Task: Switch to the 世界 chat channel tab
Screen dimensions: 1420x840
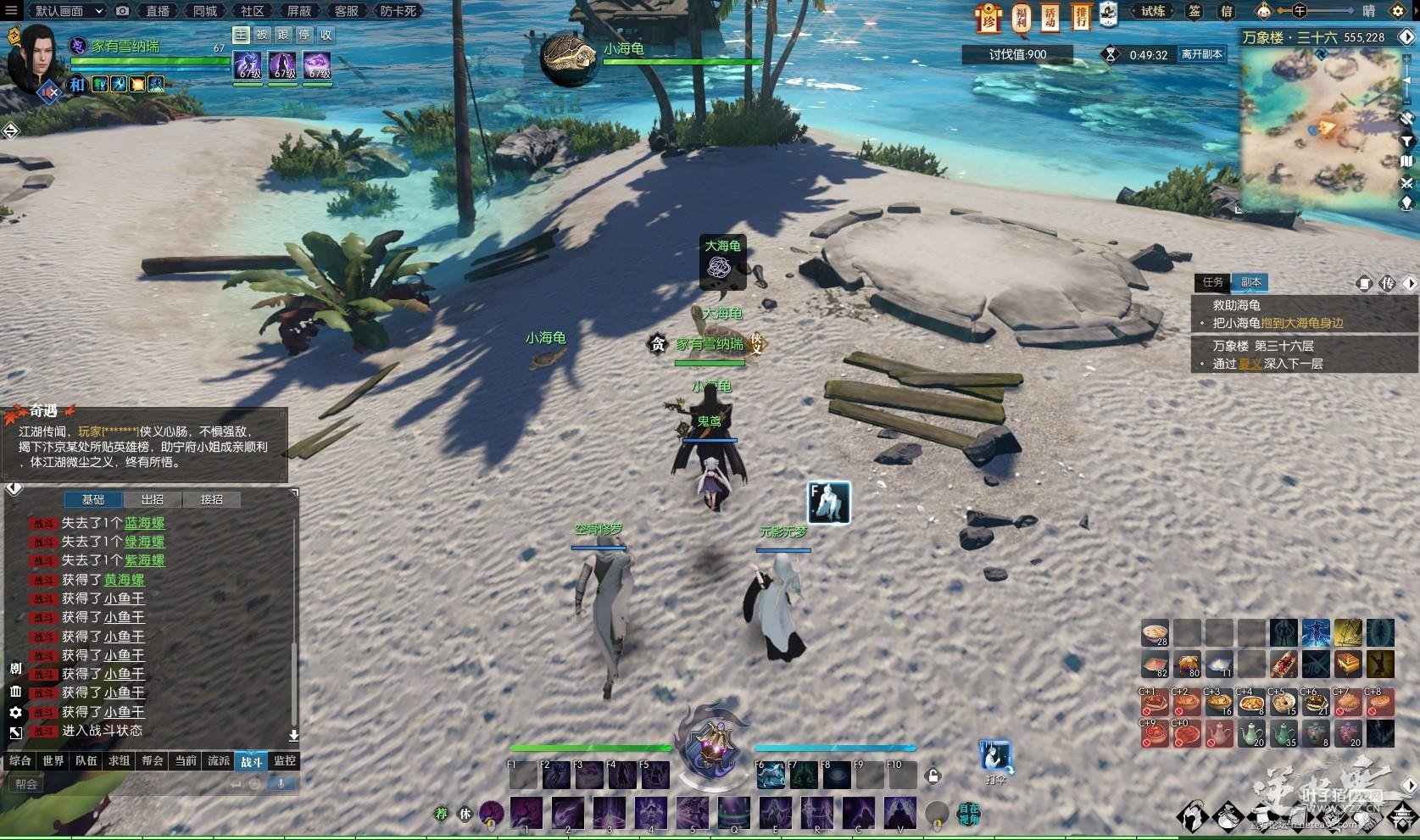Action: pyautogui.click(x=53, y=761)
